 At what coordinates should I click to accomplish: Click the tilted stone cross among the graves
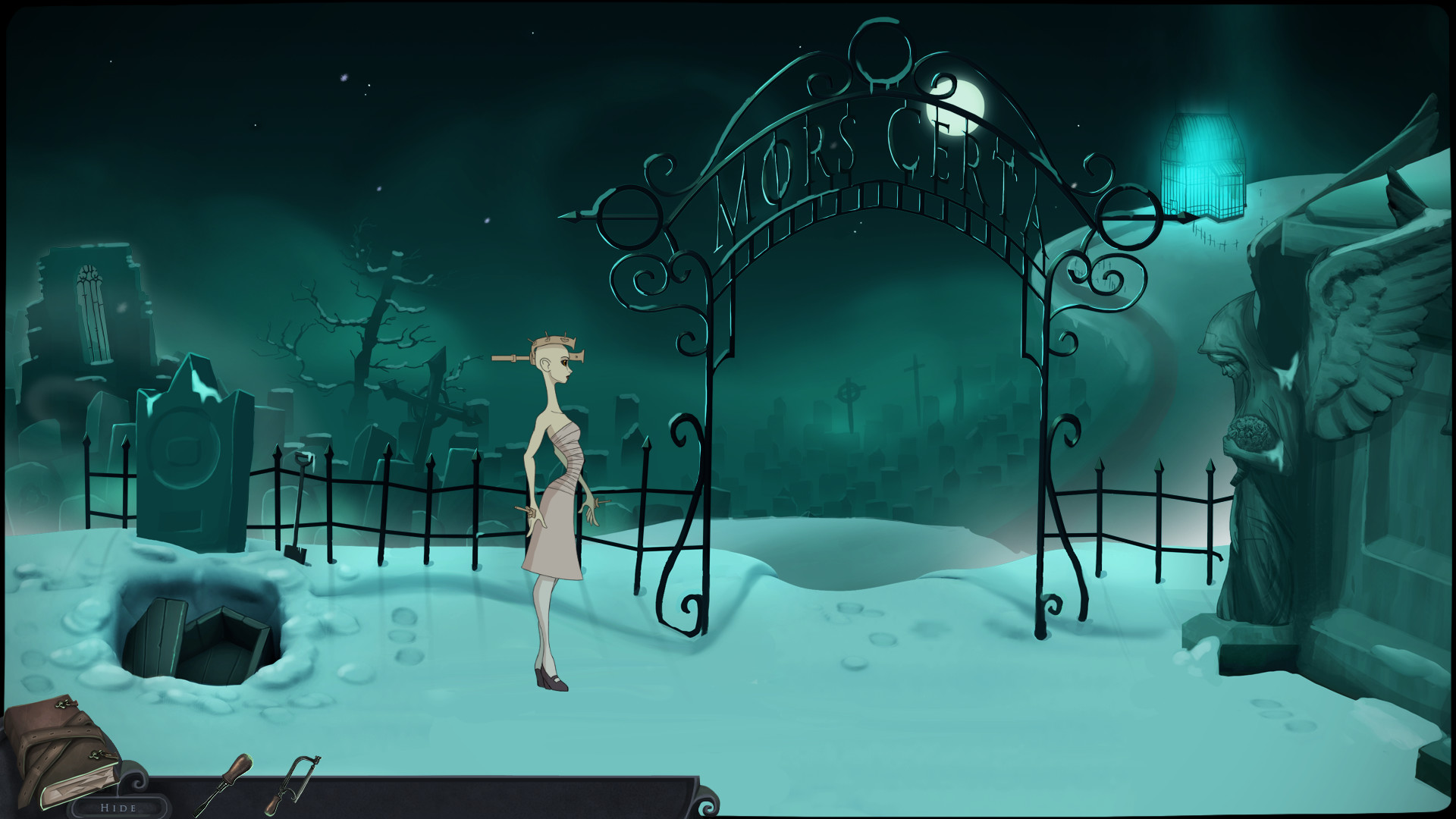coord(432,409)
